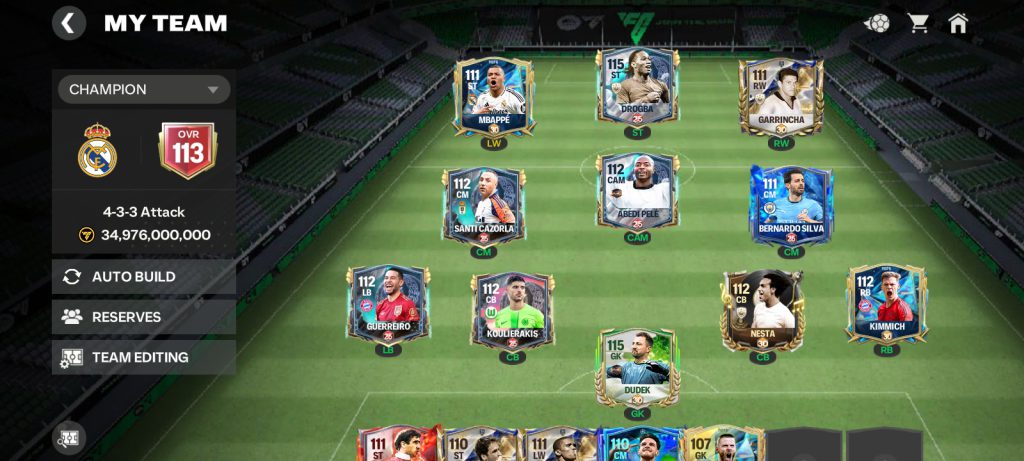Open the Reserves list

coord(143,317)
